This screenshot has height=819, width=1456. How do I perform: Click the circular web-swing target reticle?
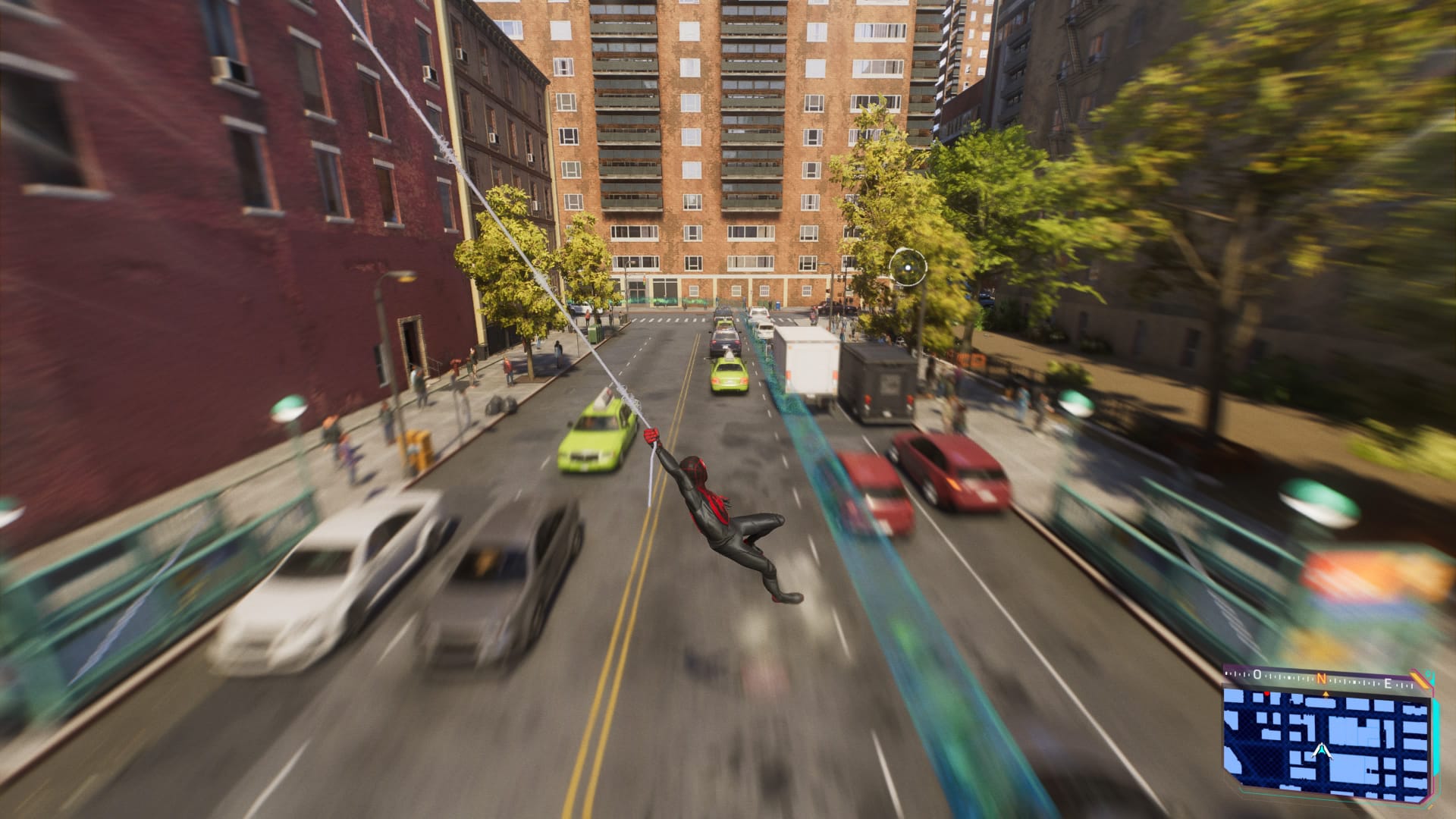tap(908, 266)
